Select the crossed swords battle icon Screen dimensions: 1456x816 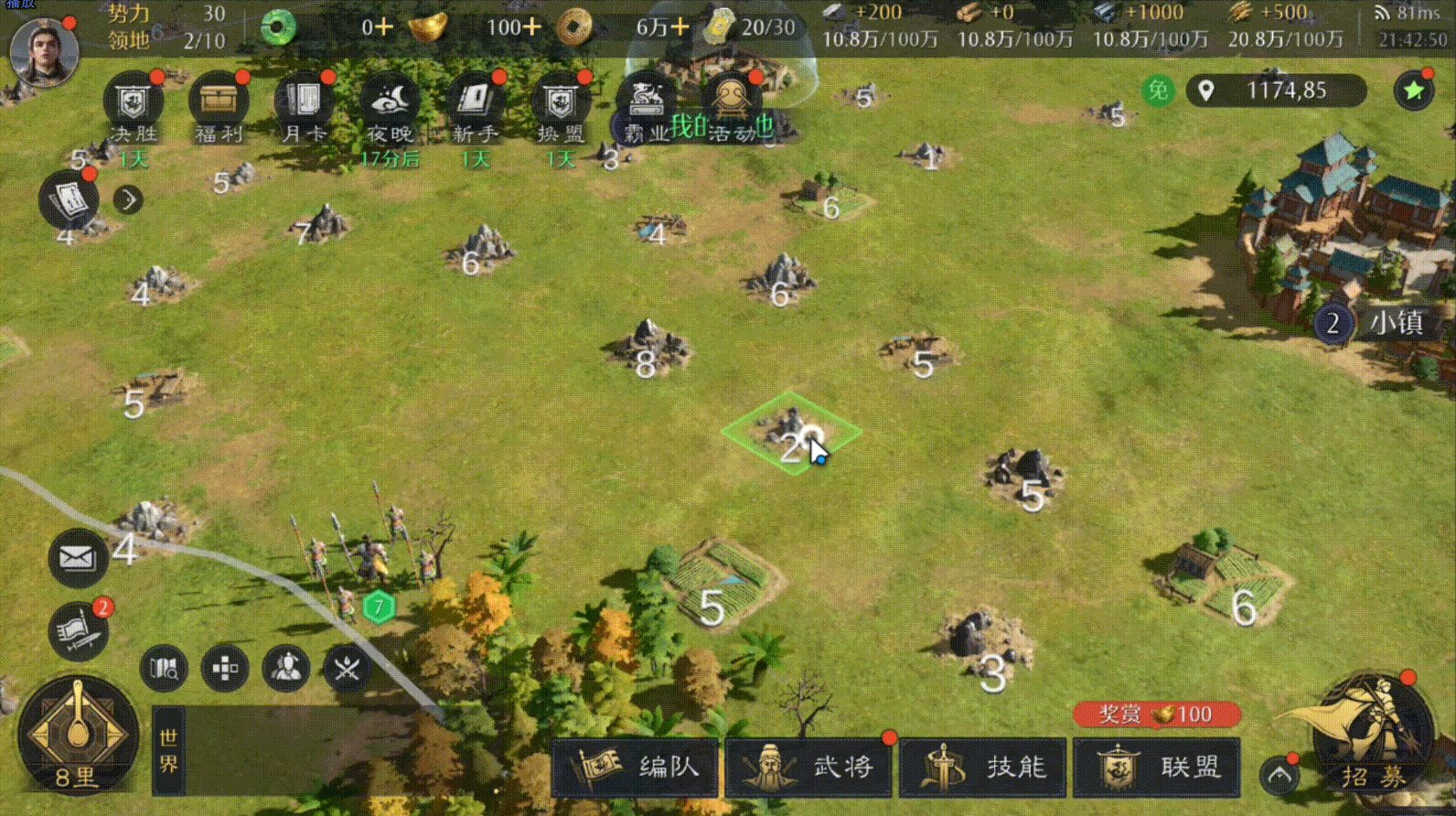pyautogui.click(x=348, y=668)
